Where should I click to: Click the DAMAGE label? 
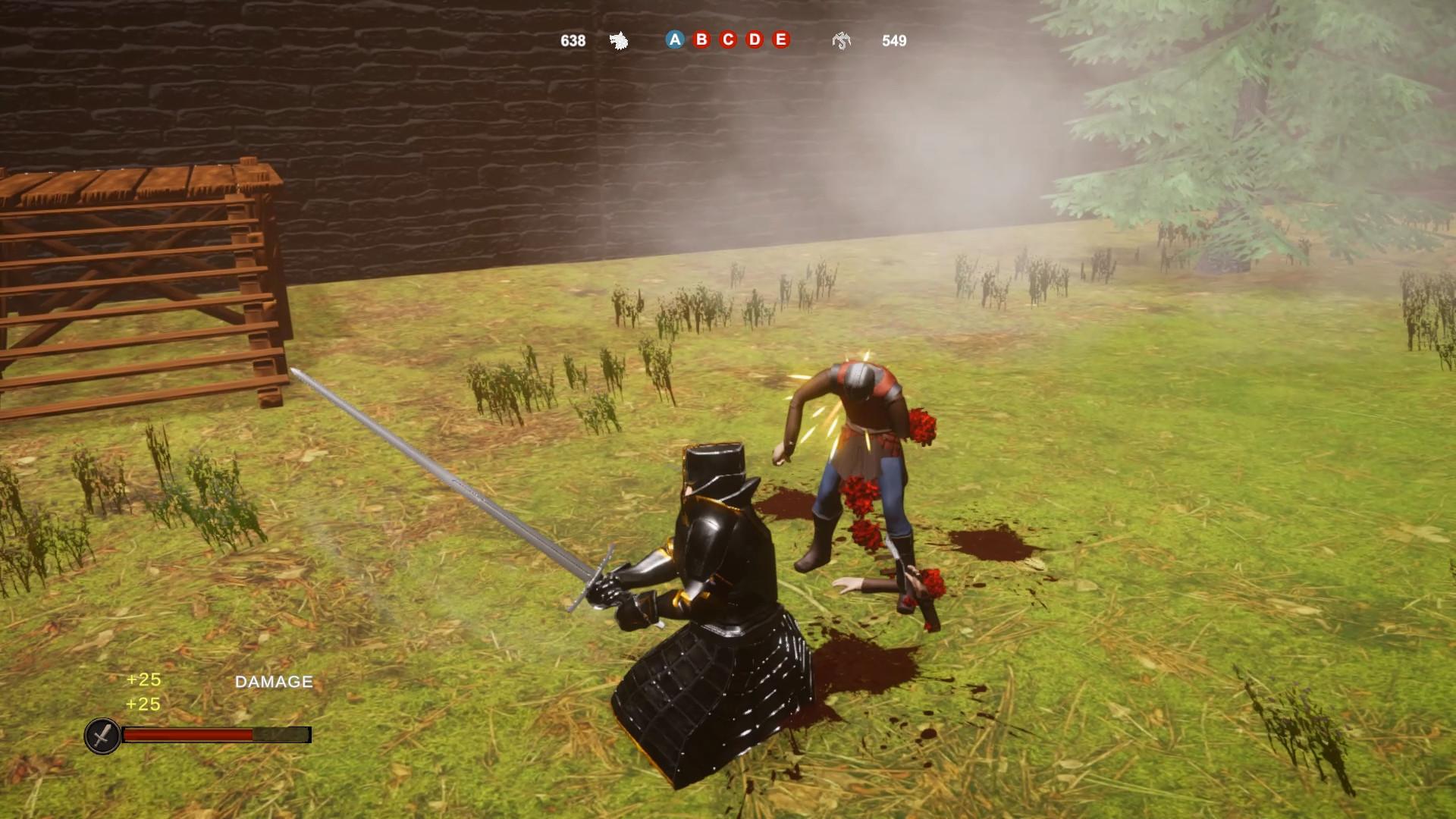click(x=272, y=681)
